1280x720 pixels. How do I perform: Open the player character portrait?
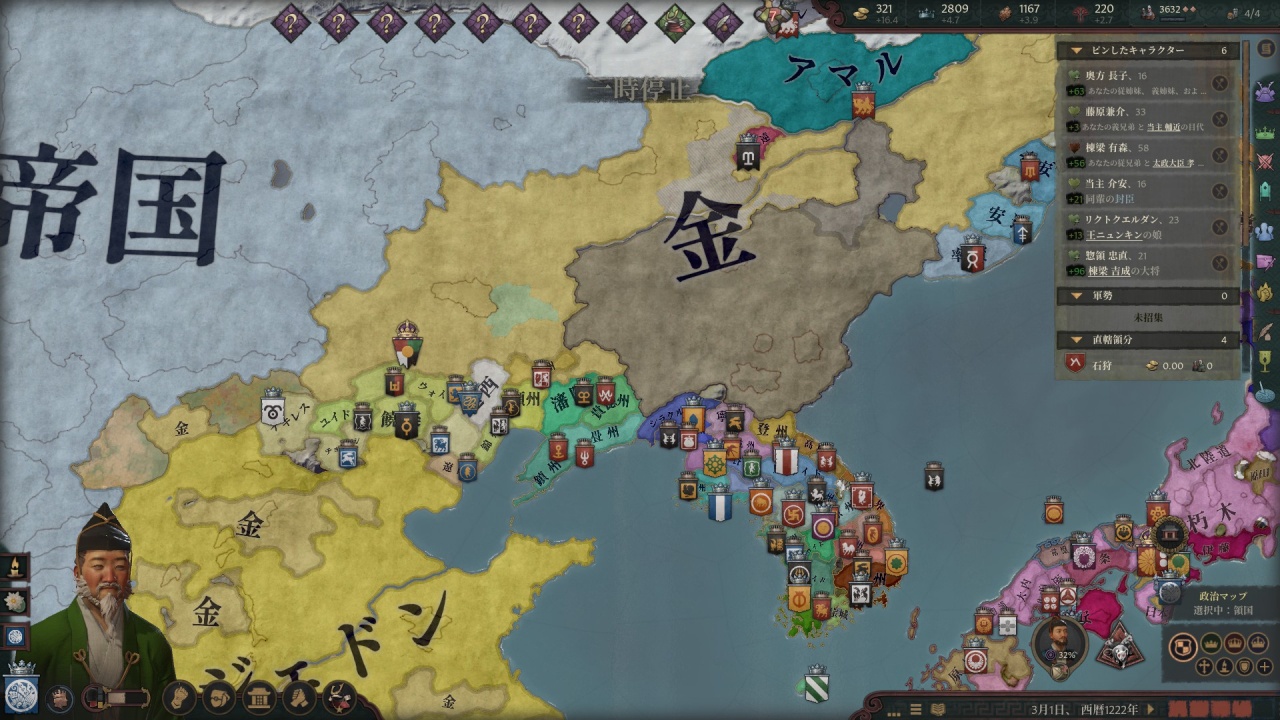[x=100, y=610]
